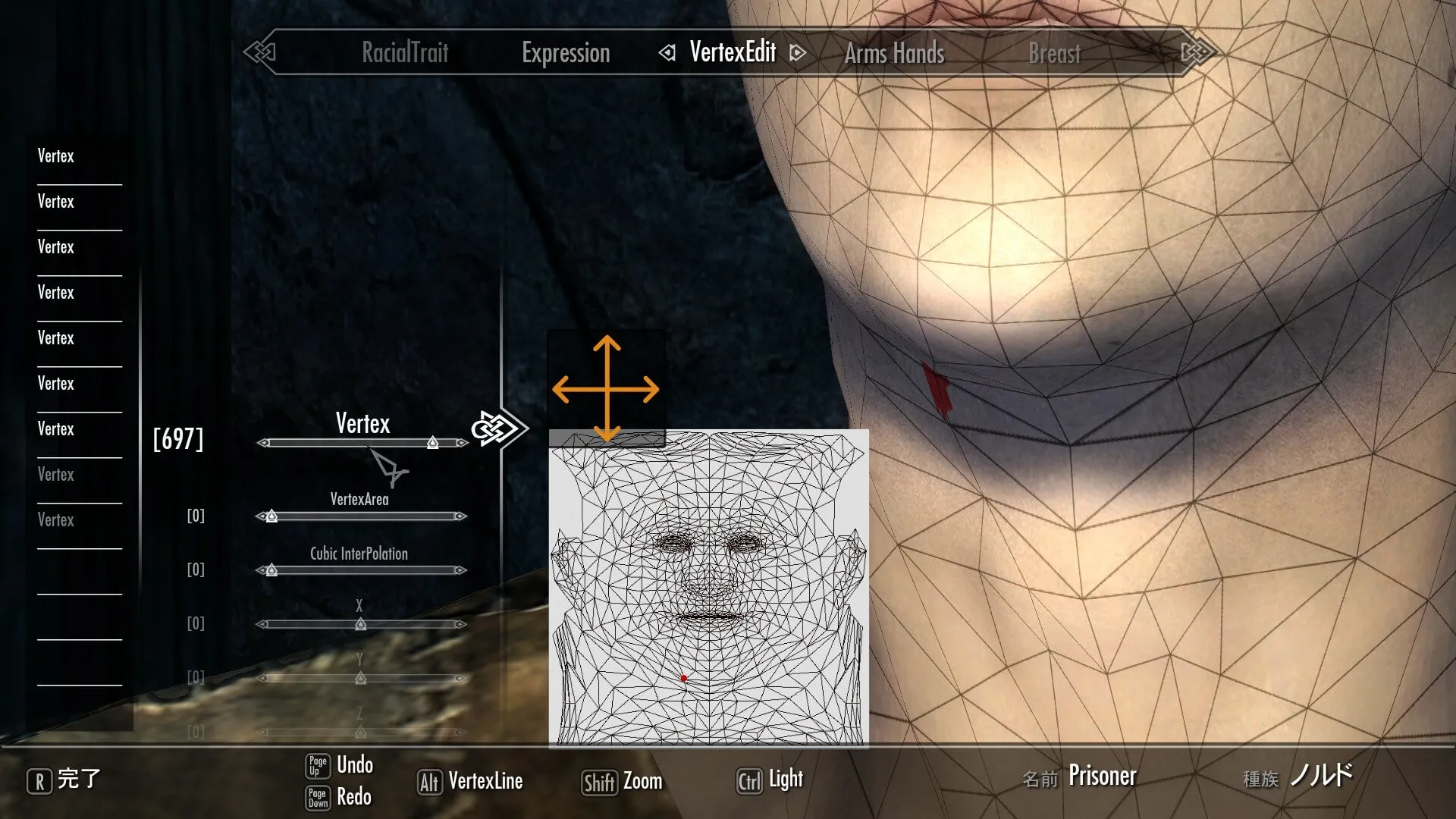Click the orange four-way move arrows
This screenshot has height=819, width=1456.
point(606,389)
